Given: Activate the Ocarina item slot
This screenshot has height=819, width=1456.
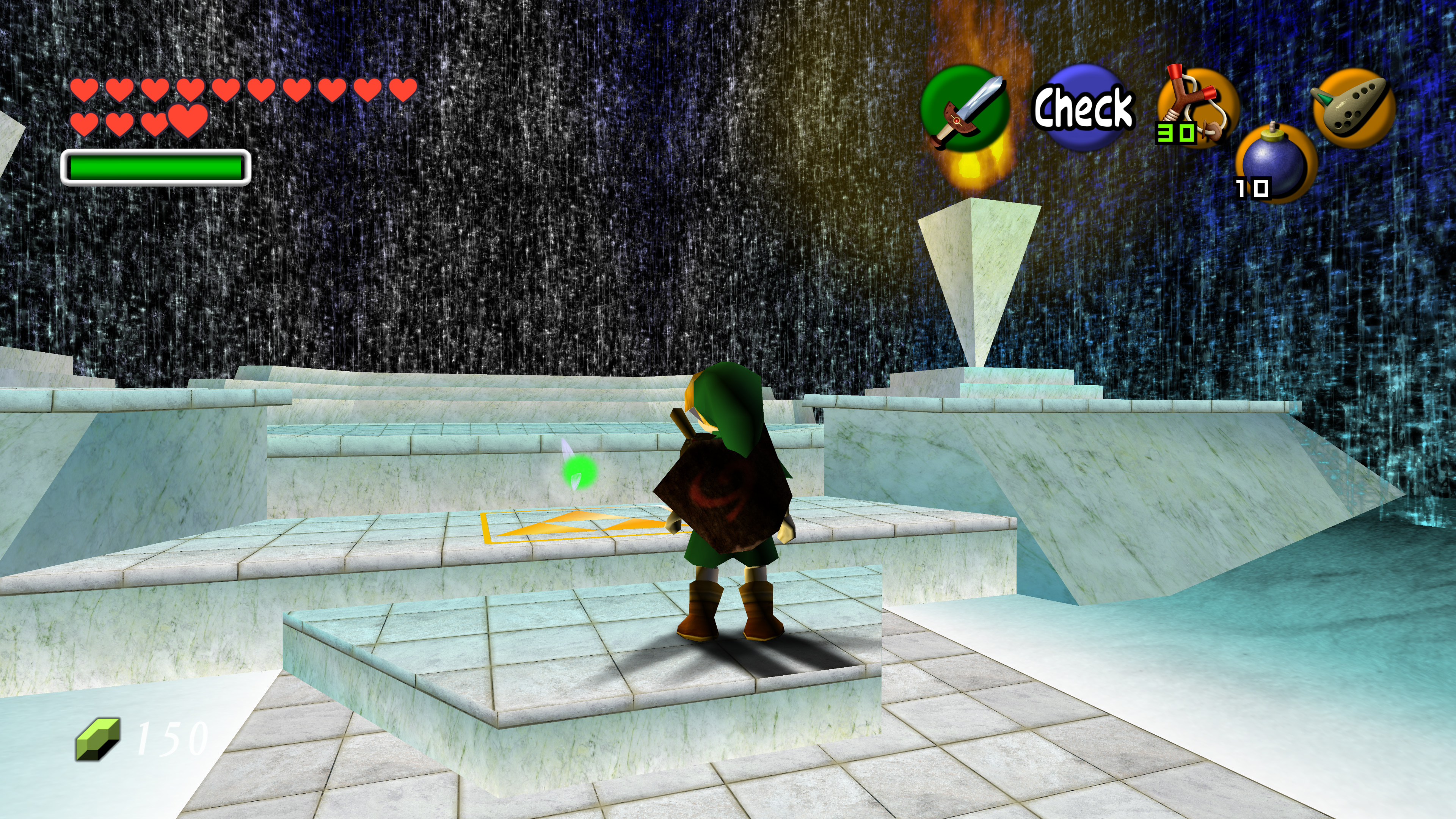Looking at the screenshot, I should pyautogui.click(x=1353, y=107).
